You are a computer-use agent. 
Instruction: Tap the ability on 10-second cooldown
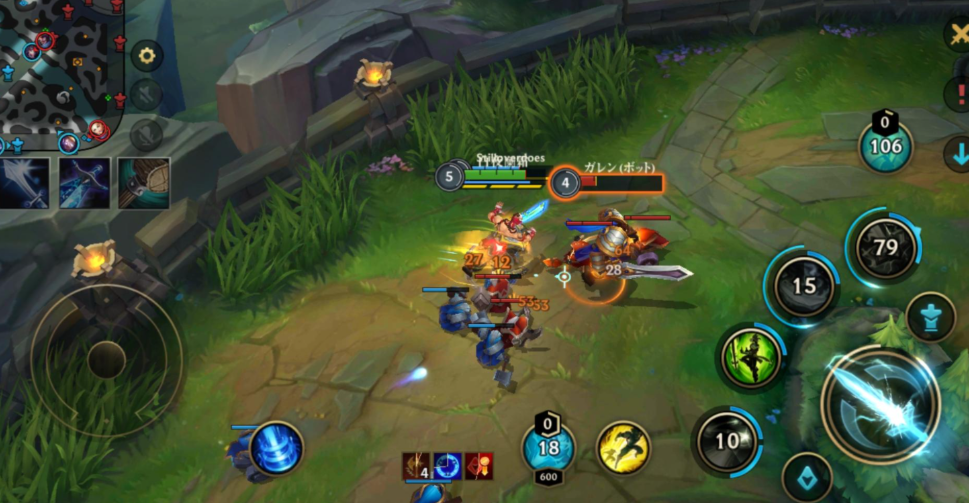[727, 440]
